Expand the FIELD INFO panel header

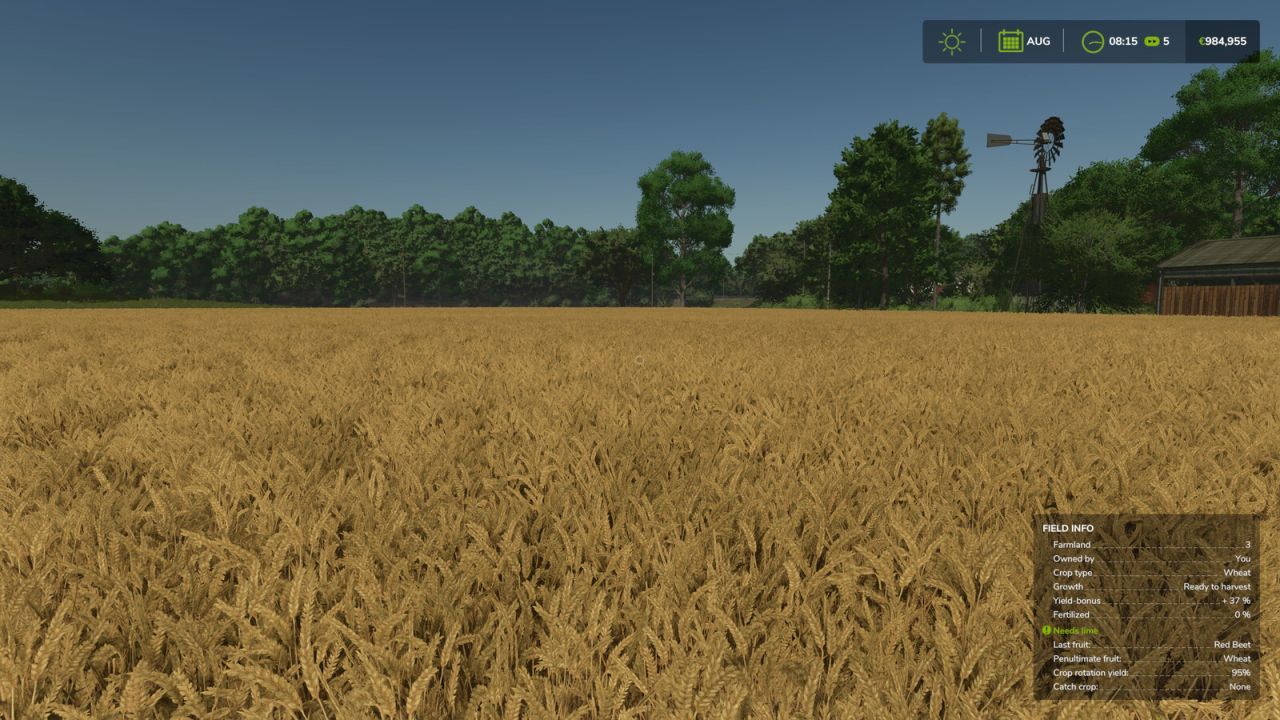coord(1070,527)
